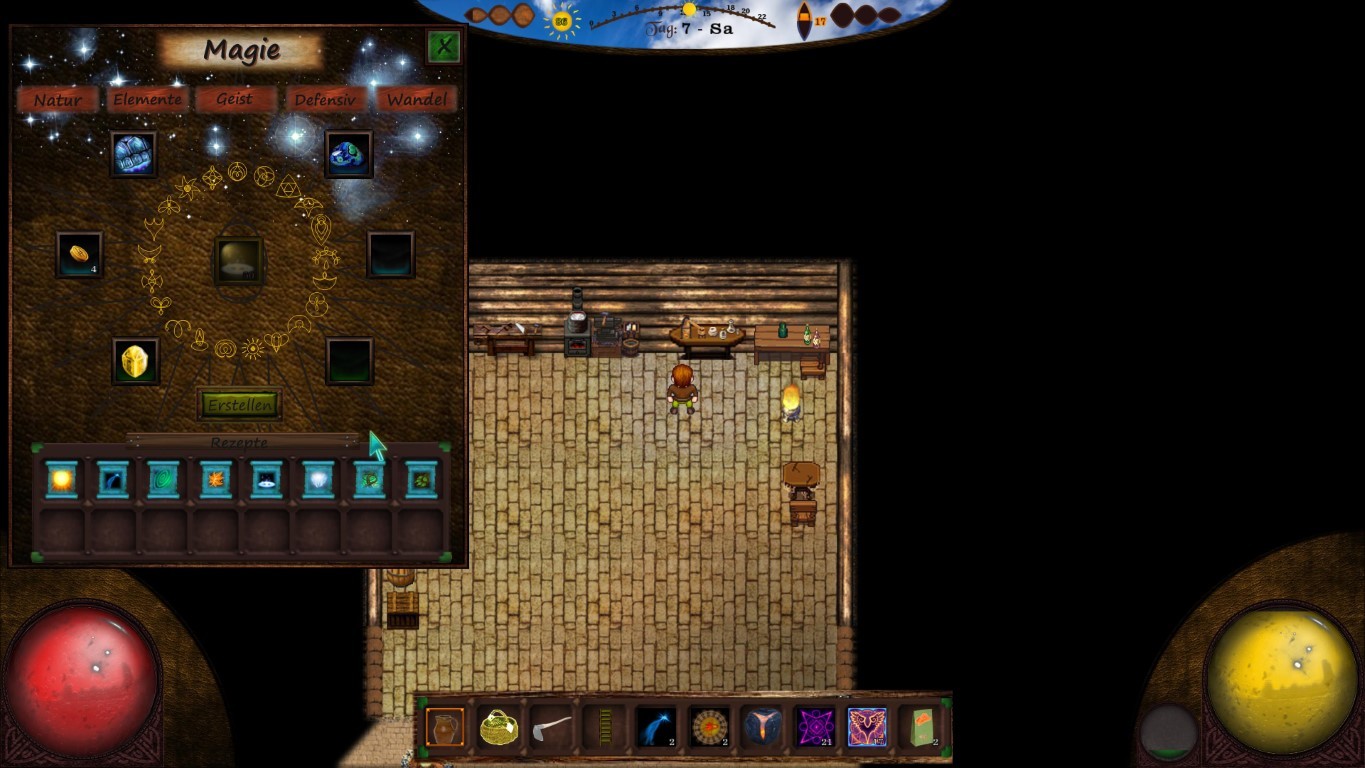Switch to the Natur tab
This screenshot has height=768, width=1365.
58,99
